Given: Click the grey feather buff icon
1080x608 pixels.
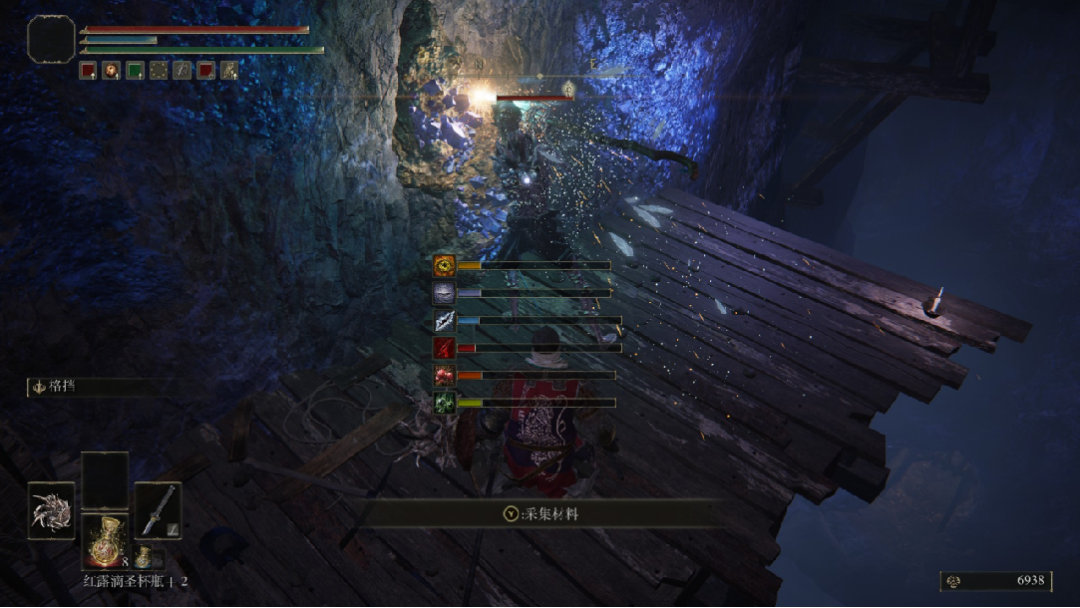Looking at the screenshot, I should (x=182, y=70).
